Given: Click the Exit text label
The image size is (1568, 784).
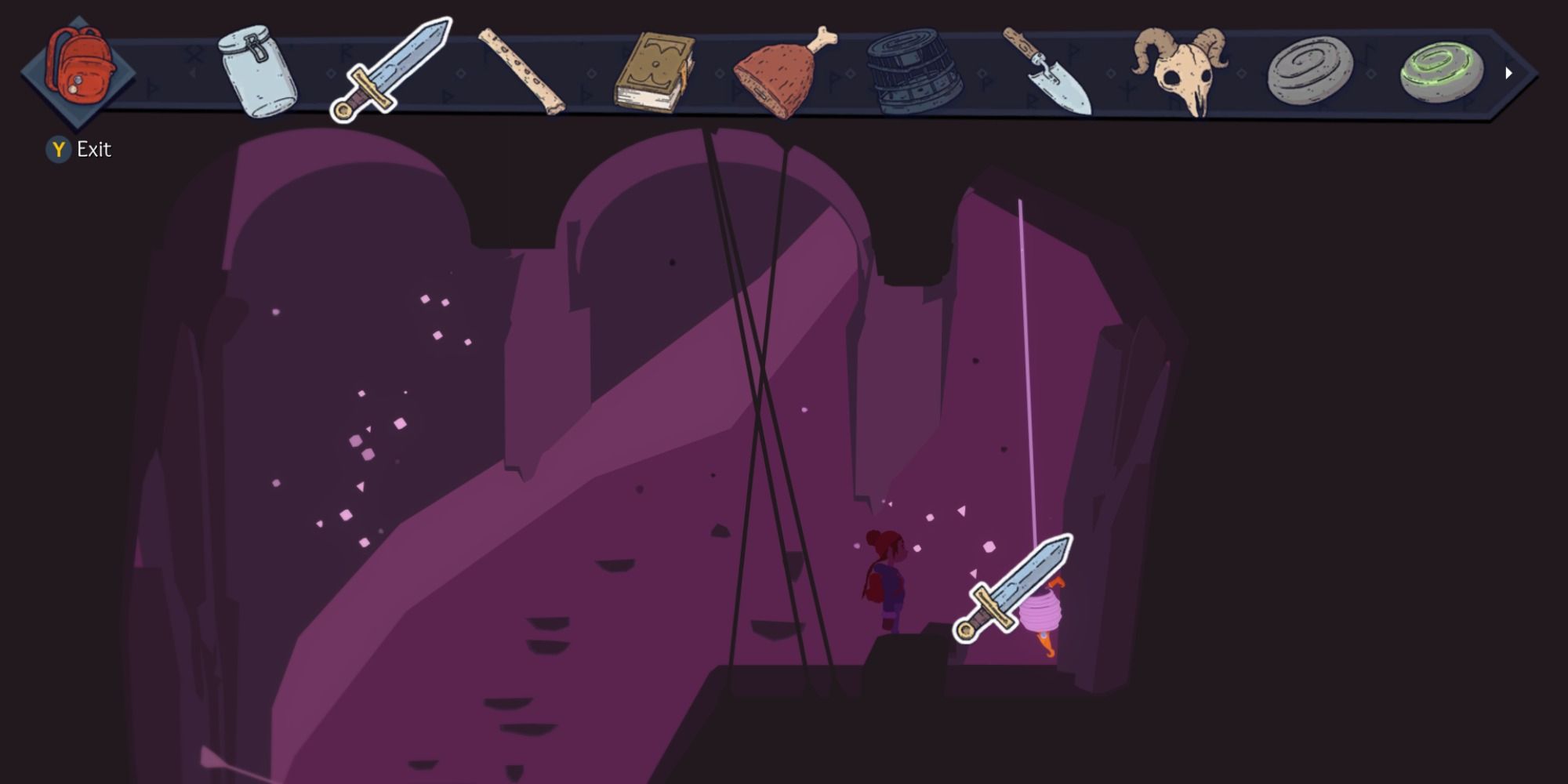Looking at the screenshot, I should (x=93, y=149).
